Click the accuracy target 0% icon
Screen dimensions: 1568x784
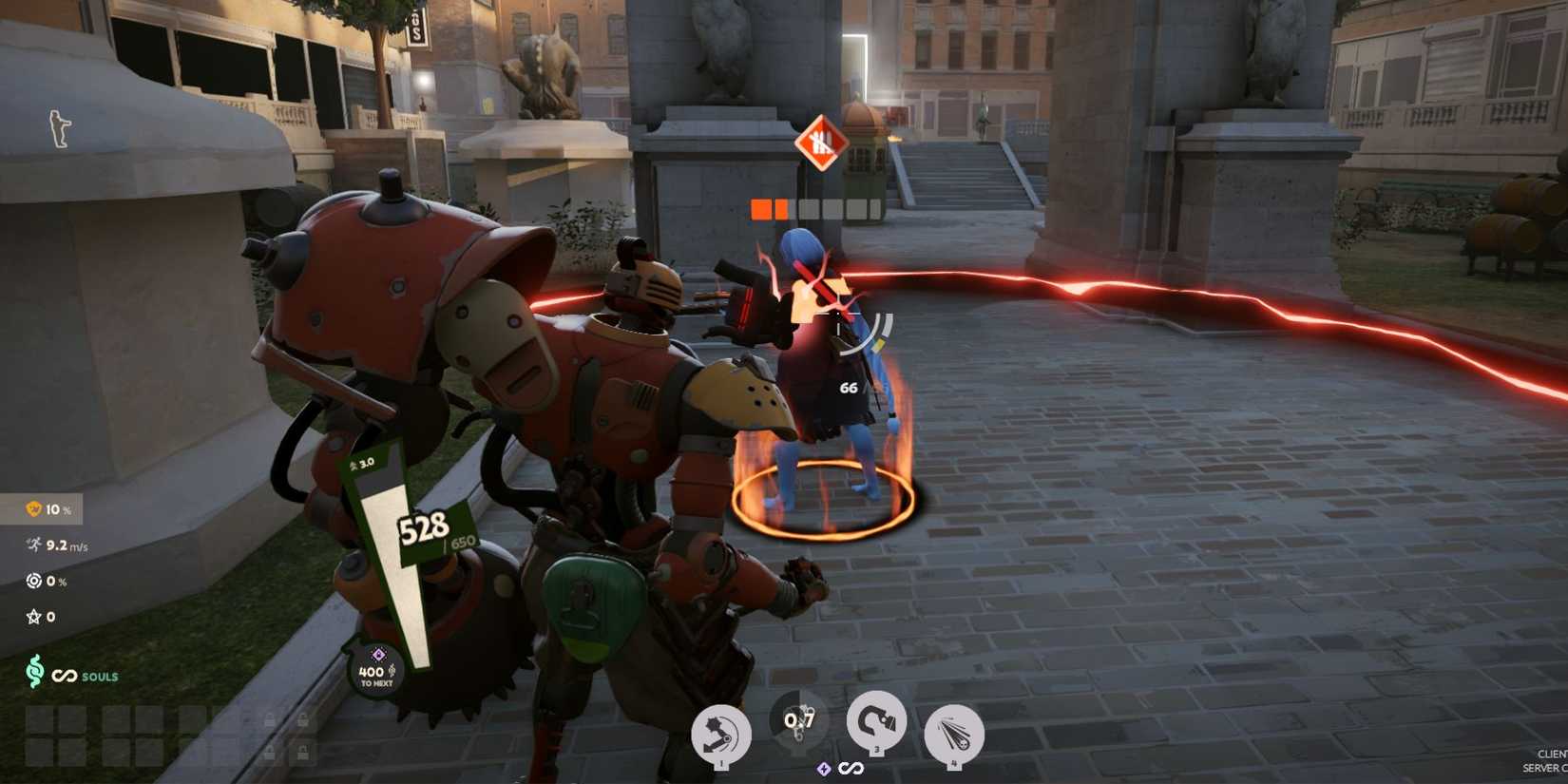(x=32, y=581)
